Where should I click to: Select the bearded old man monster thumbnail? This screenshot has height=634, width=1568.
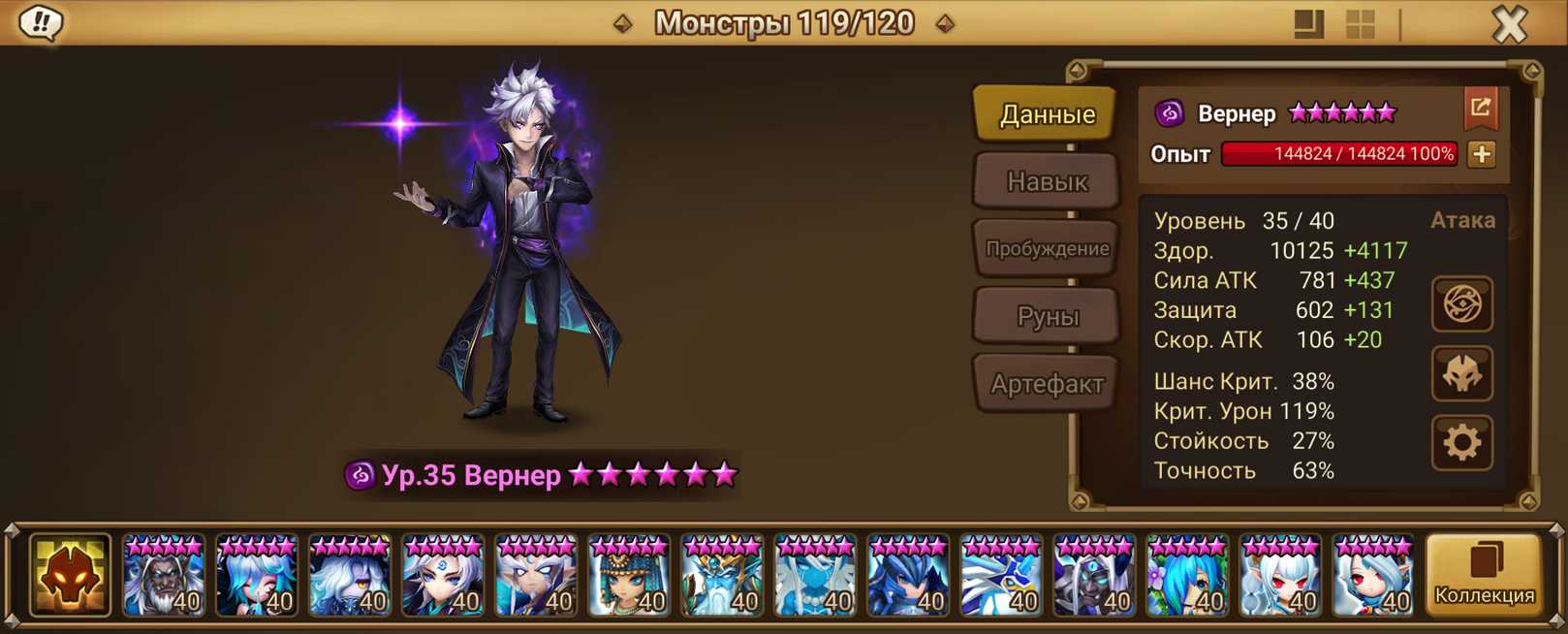[x=164, y=576]
